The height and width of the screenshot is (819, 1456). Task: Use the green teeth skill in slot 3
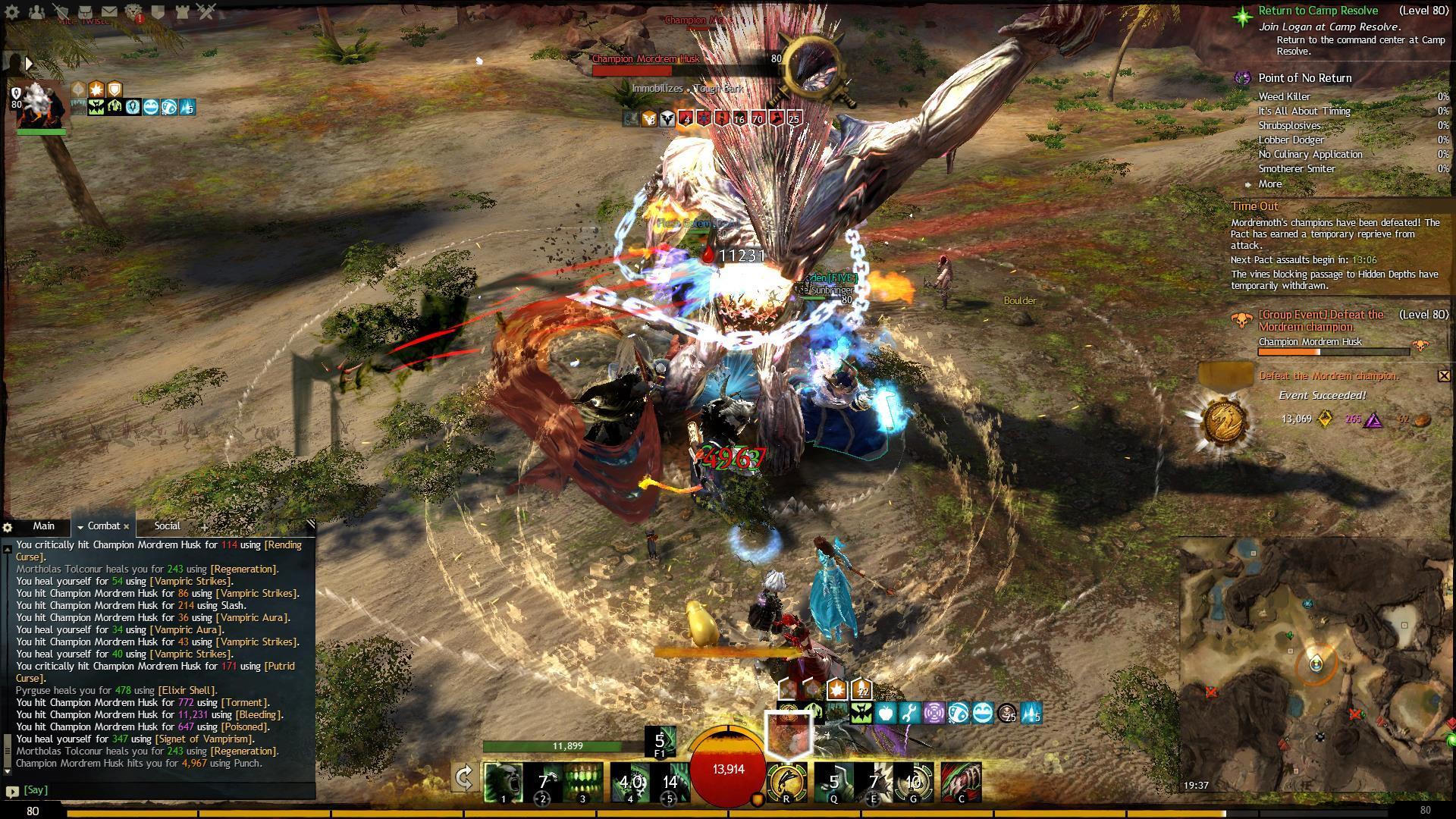(582, 782)
